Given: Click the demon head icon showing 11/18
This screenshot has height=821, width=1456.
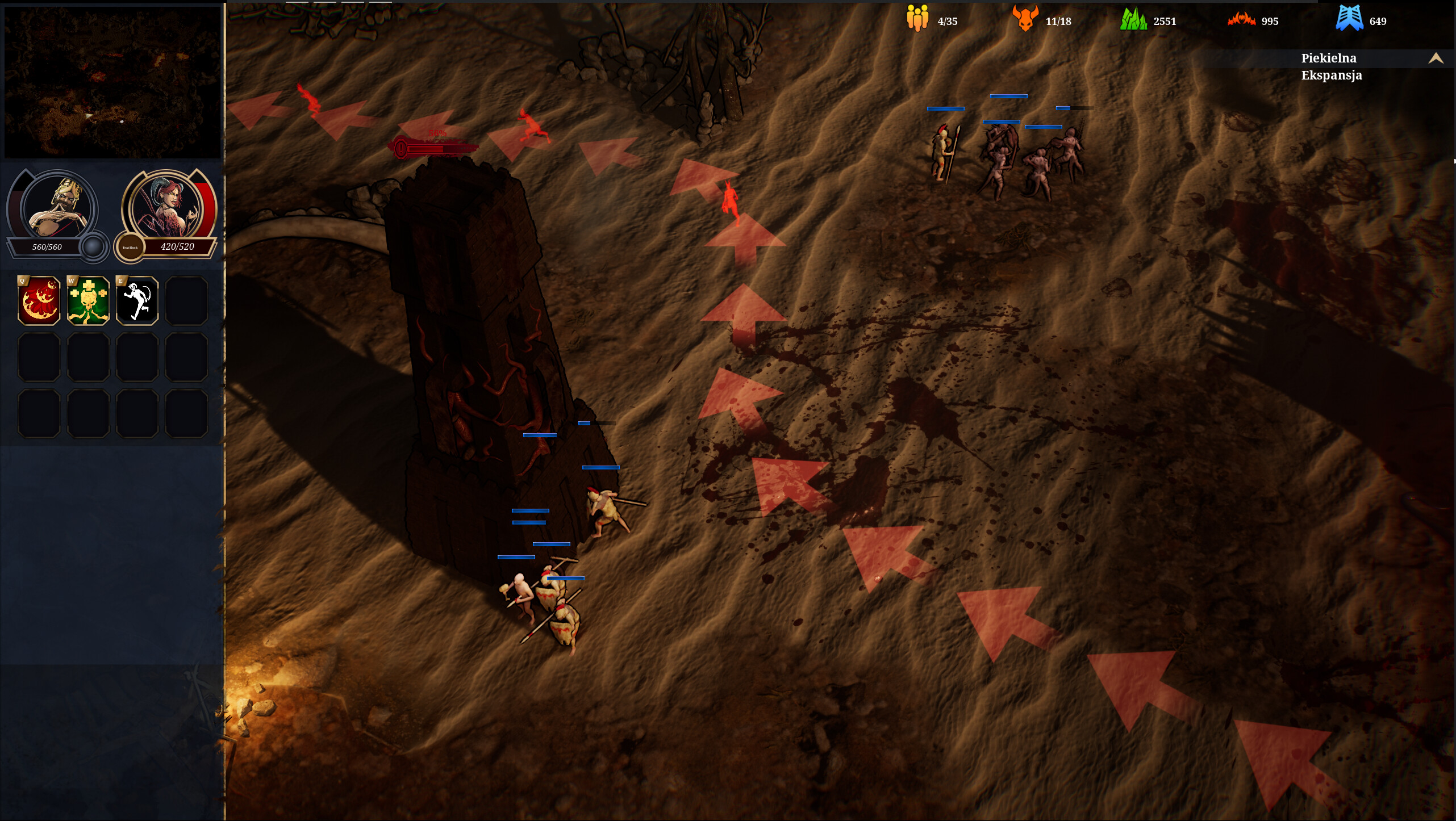Looking at the screenshot, I should click(1025, 19).
